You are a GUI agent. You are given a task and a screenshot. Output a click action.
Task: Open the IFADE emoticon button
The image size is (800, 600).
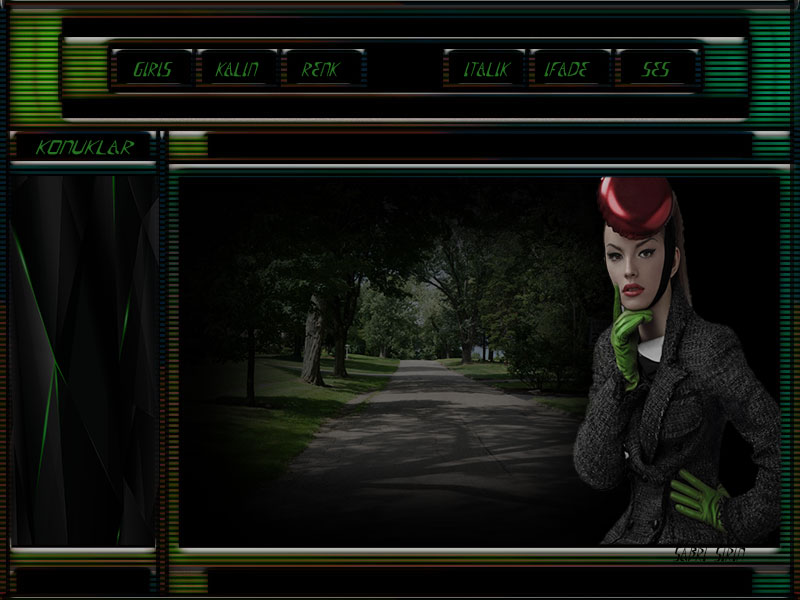coord(570,70)
